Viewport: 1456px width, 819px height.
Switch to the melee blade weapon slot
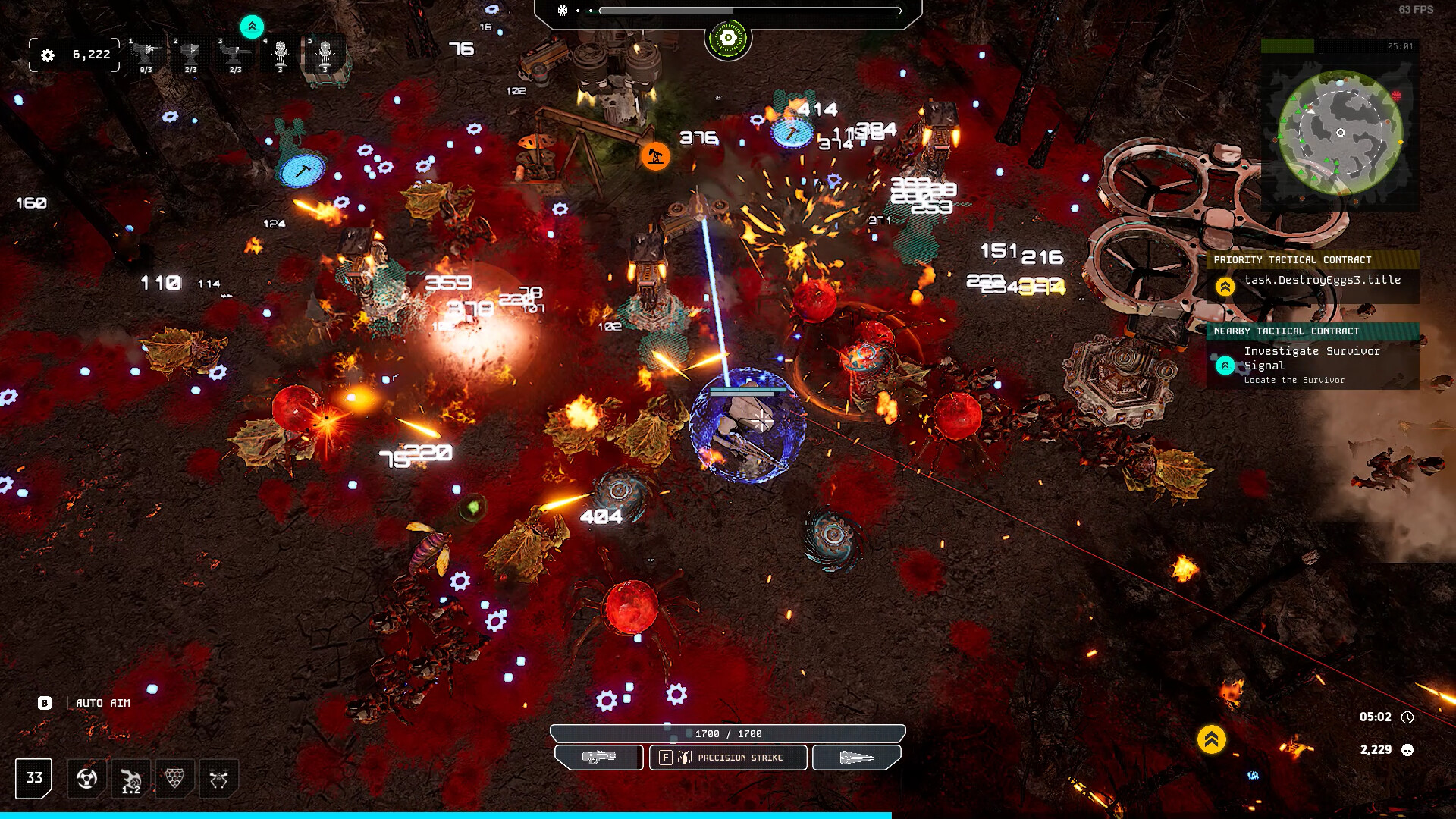click(x=857, y=758)
